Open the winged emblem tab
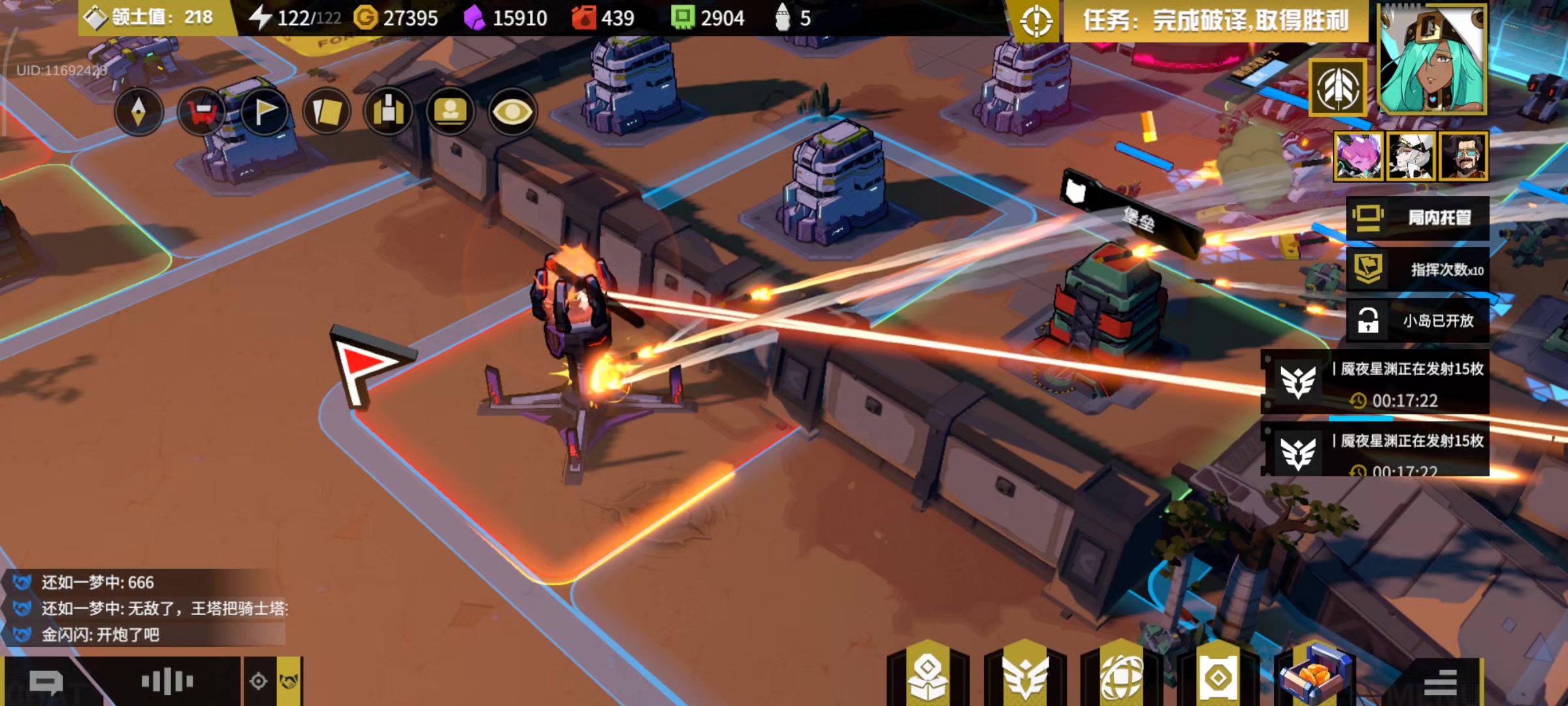Viewport: 1568px width, 706px height. pos(1025,676)
